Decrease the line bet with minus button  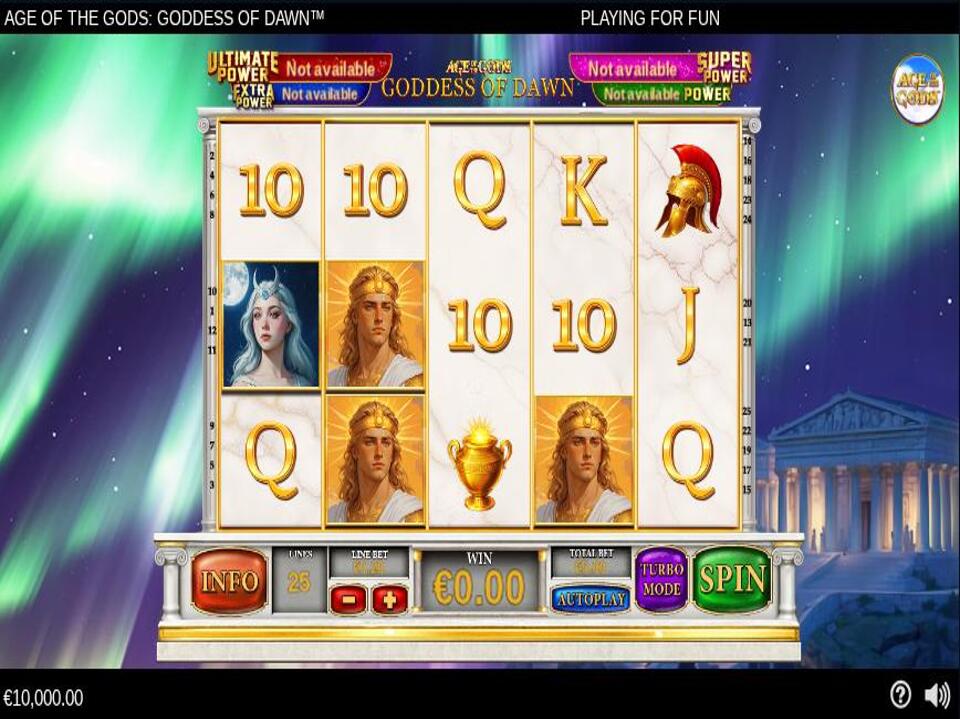(x=349, y=600)
